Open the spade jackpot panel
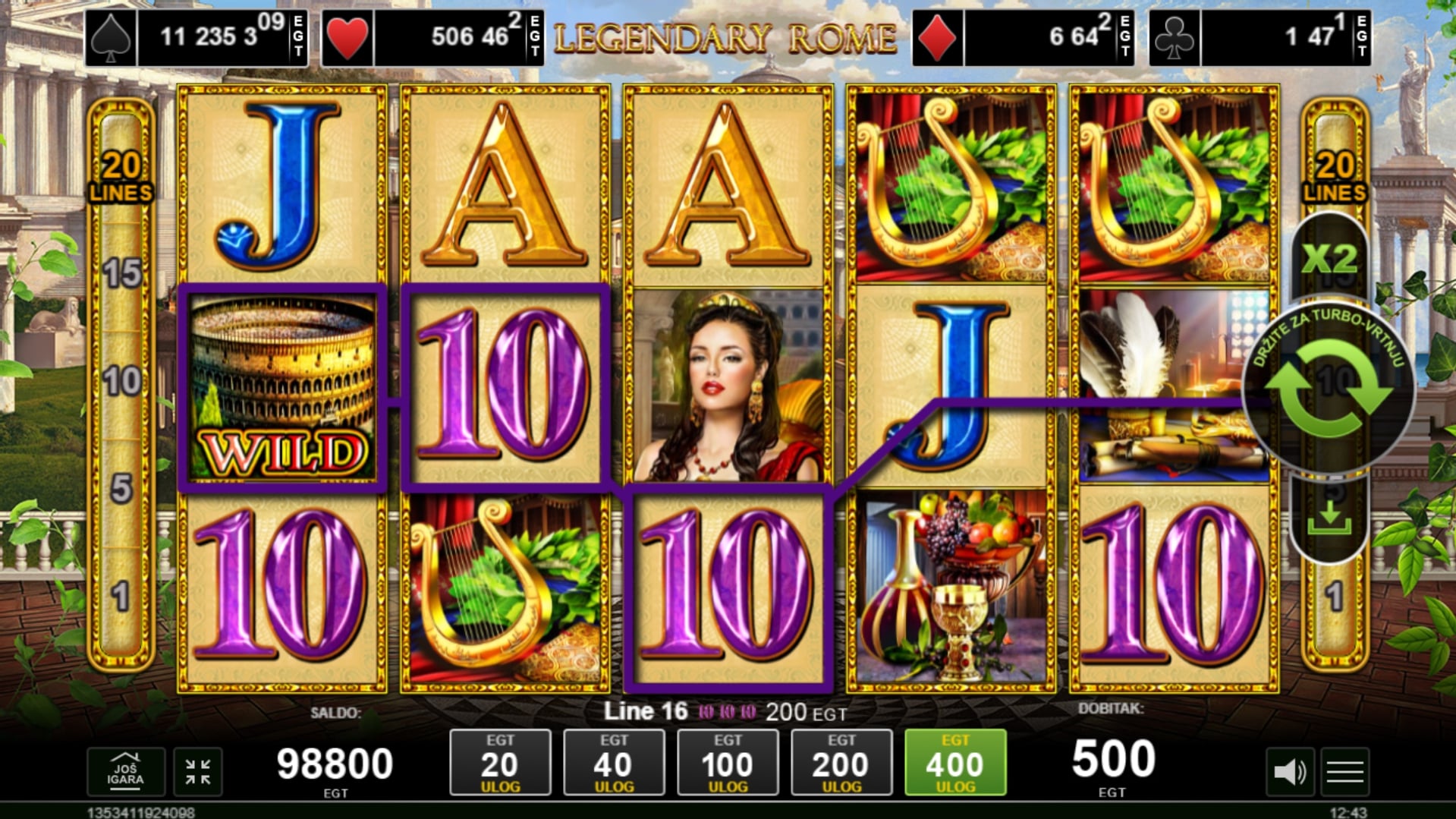This screenshot has height=819, width=1456. 197,37
